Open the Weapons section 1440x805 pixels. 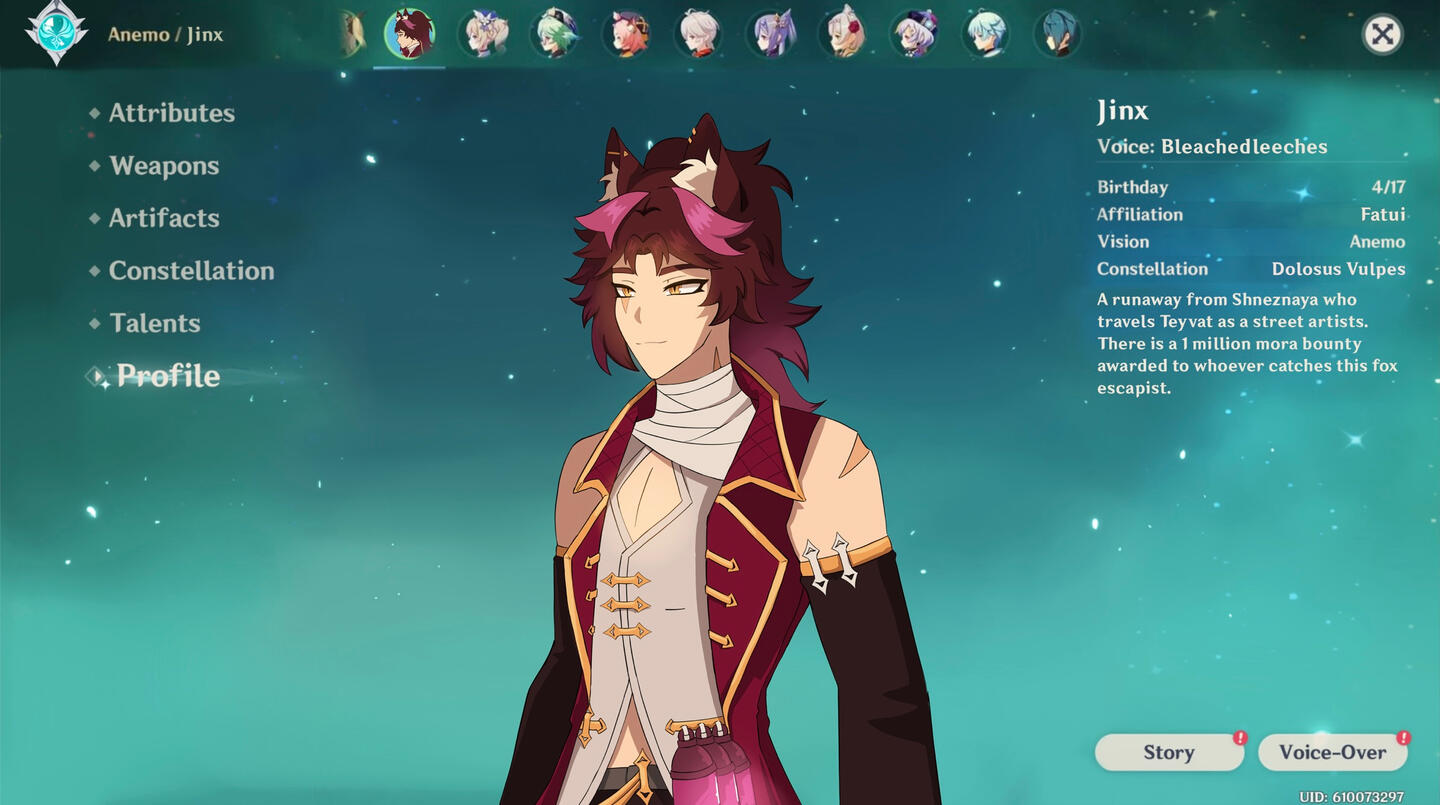(x=164, y=166)
